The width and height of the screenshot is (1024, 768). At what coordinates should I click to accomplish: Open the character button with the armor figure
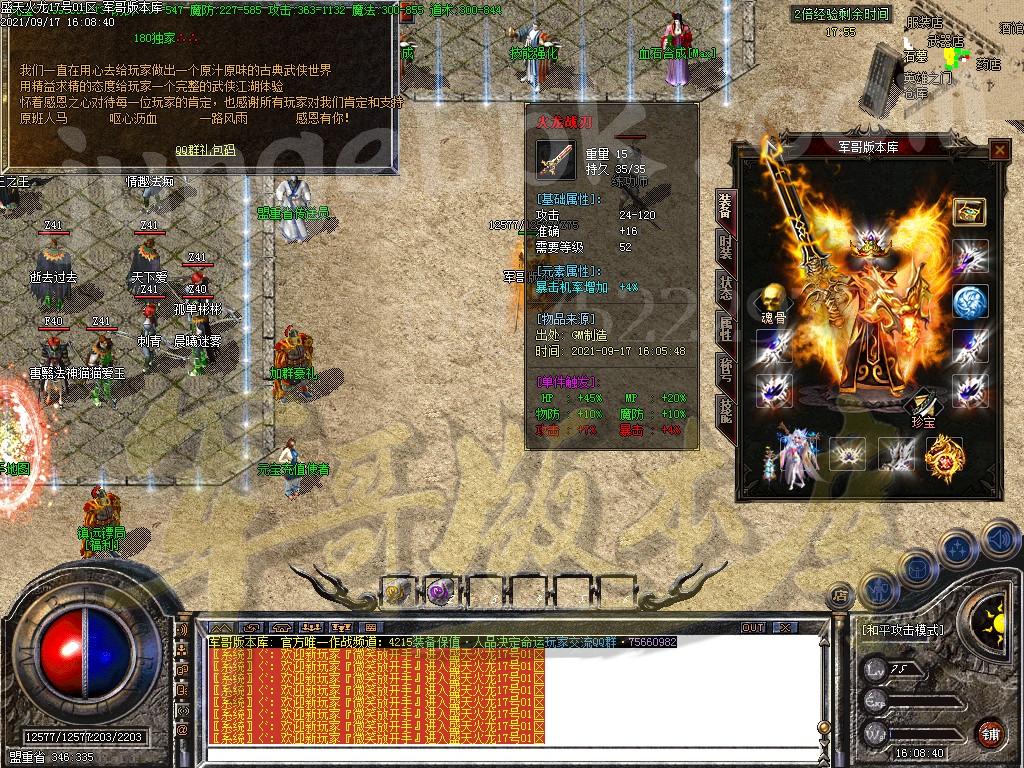(880, 590)
